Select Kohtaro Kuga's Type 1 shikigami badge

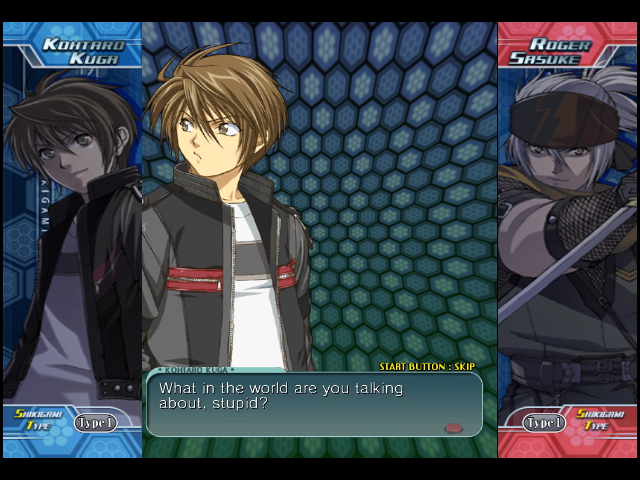tap(95, 423)
